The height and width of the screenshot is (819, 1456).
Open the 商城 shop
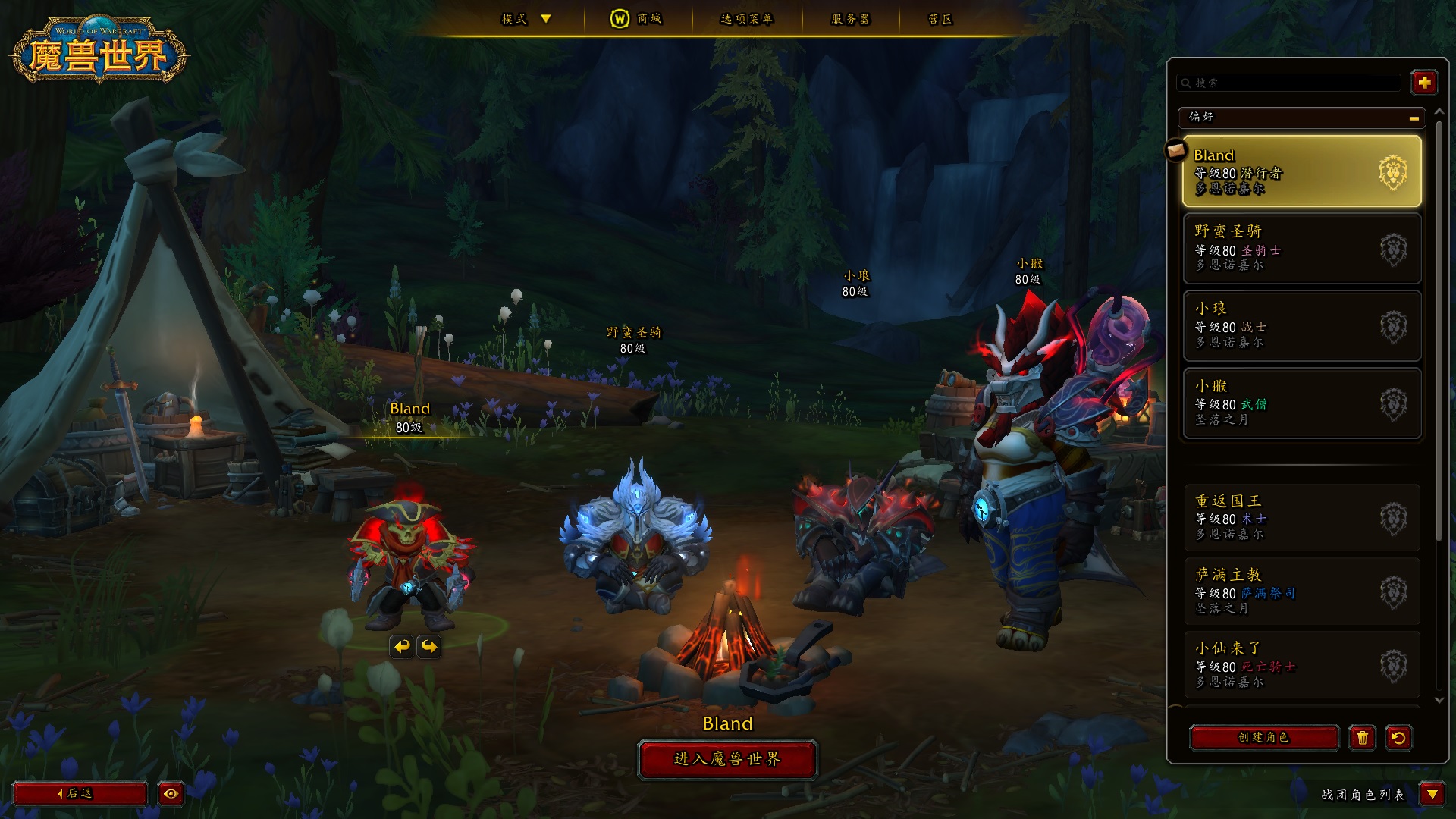(x=636, y=19)
